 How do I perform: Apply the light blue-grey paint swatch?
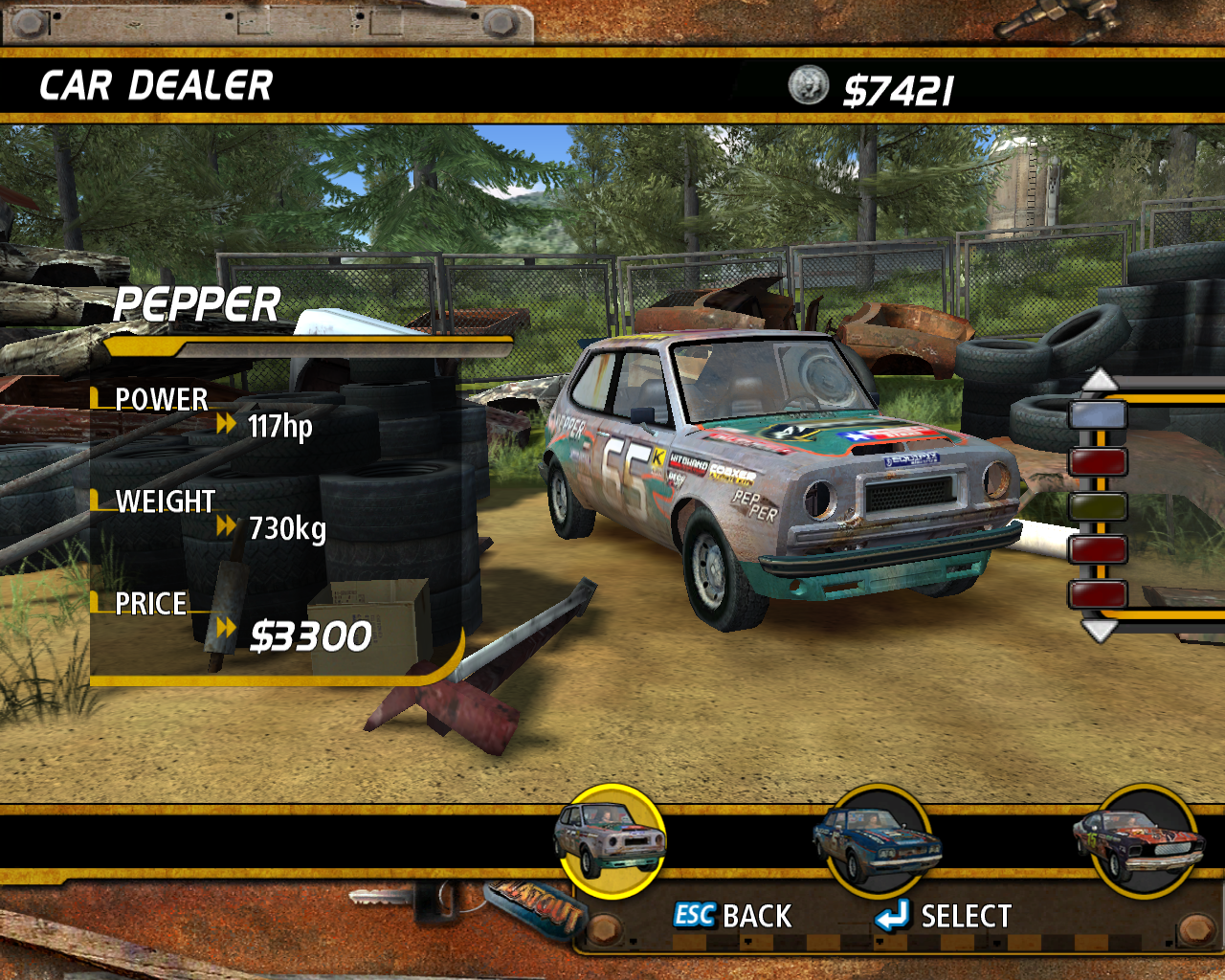(1098, 416)
